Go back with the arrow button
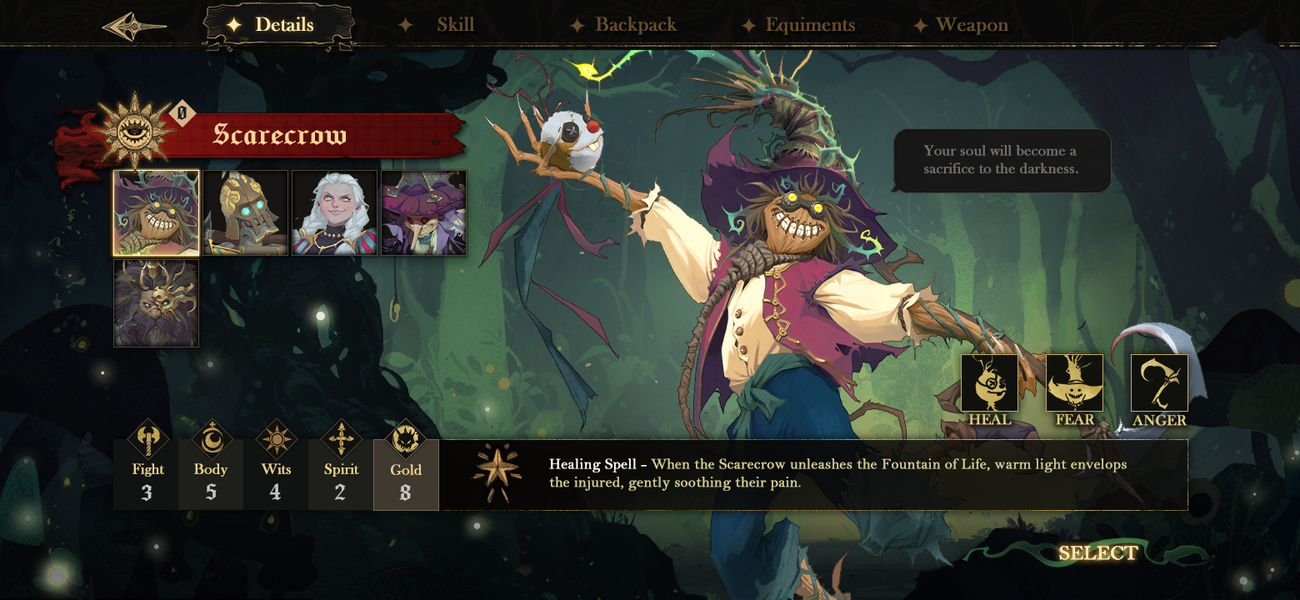The width and height of the screenshot is (1300, 600). [x=134, y=26]
